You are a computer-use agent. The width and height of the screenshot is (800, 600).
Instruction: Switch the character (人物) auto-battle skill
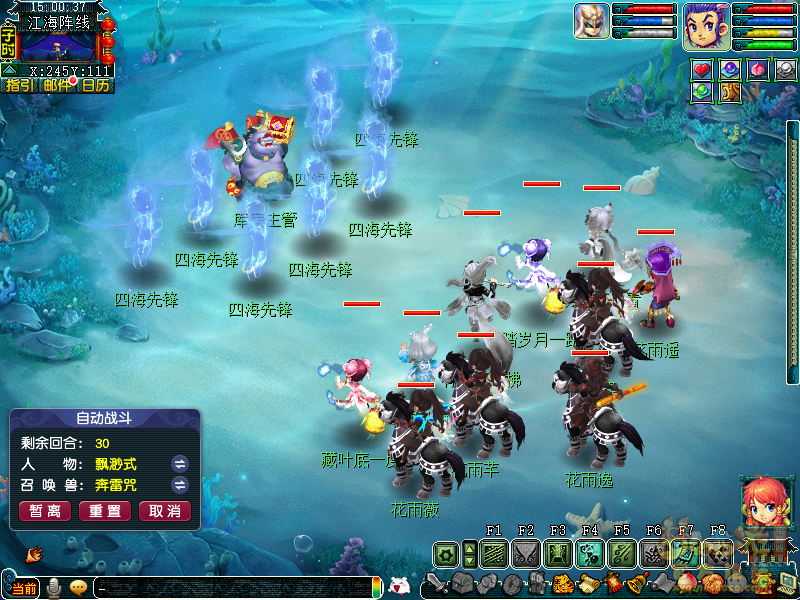coord(180,464)
